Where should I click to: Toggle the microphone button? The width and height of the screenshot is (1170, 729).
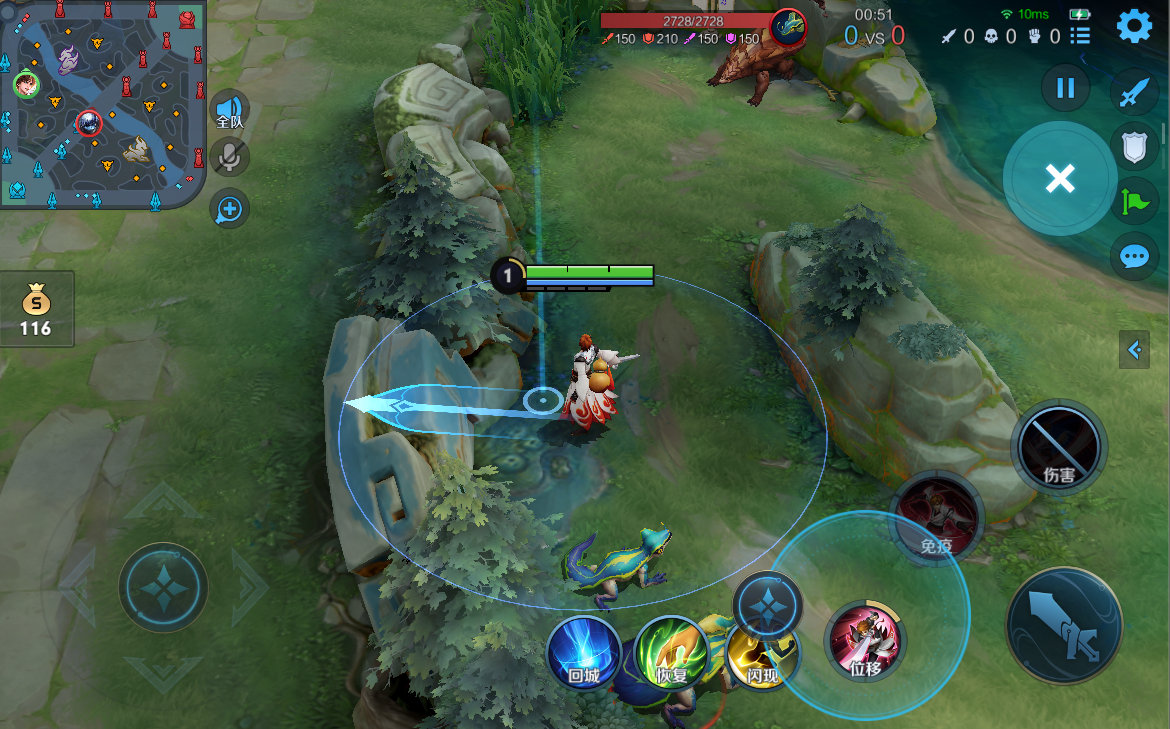231,157
